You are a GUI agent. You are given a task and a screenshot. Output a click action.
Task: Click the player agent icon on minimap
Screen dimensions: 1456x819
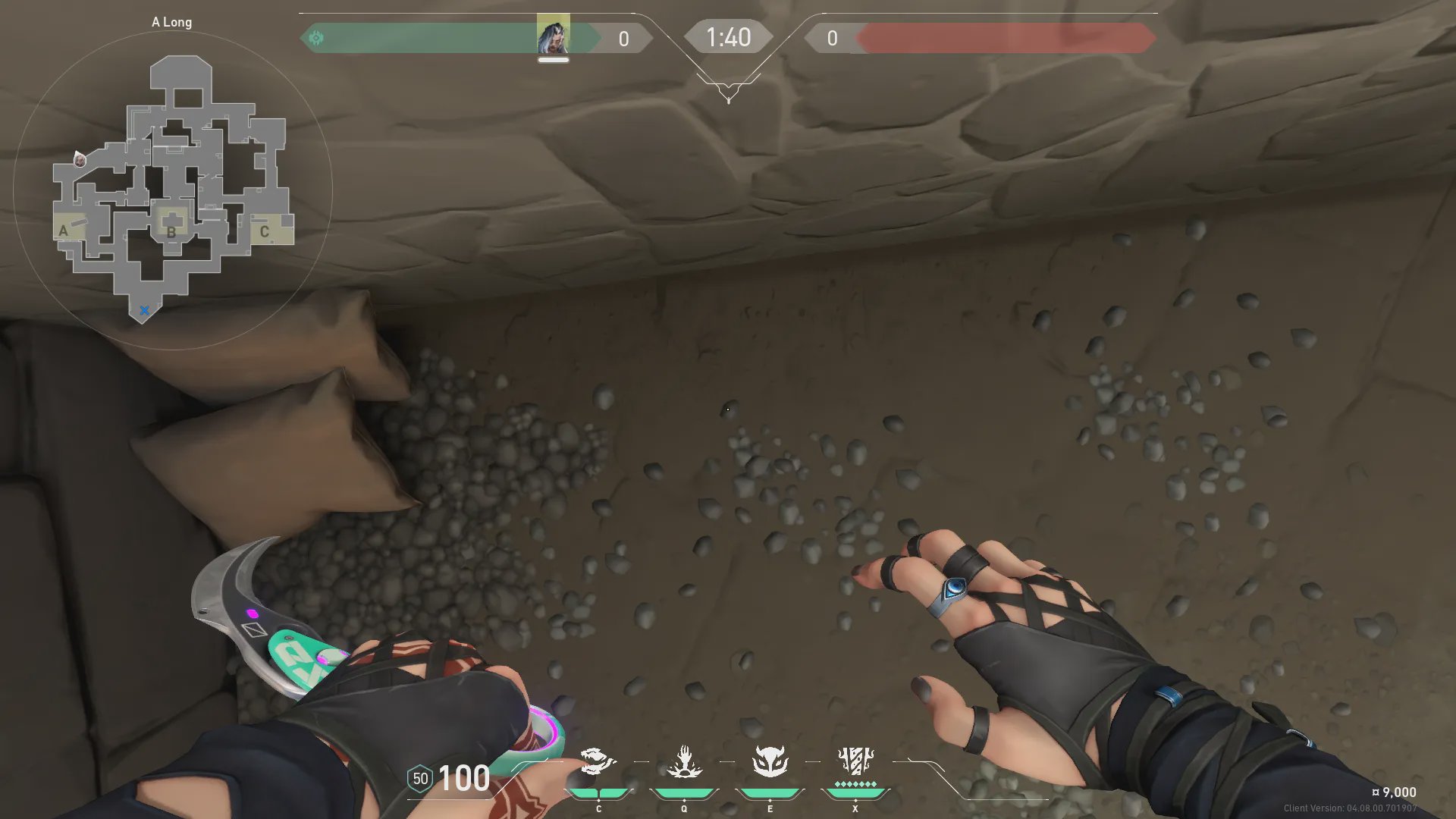pos(80,159)
